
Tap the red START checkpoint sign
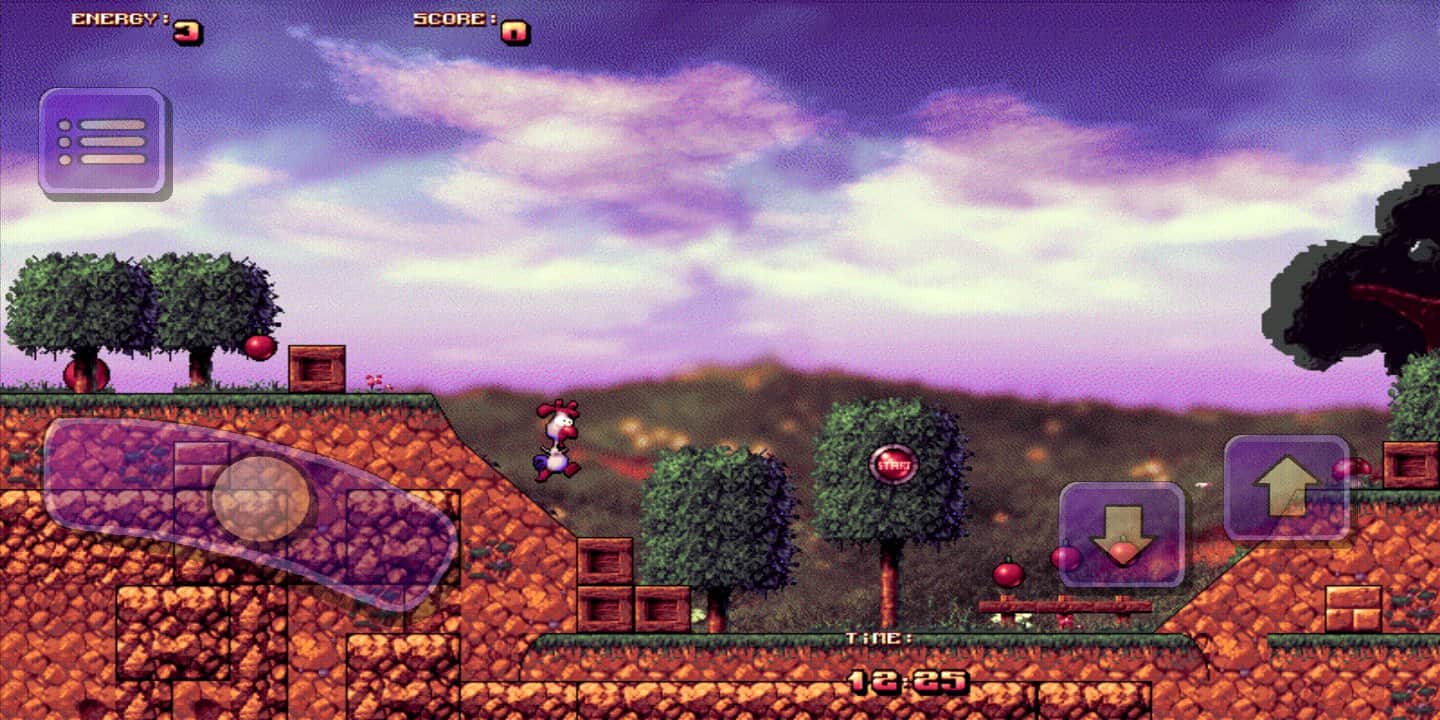pyautogui.click(x=893, y=462)
